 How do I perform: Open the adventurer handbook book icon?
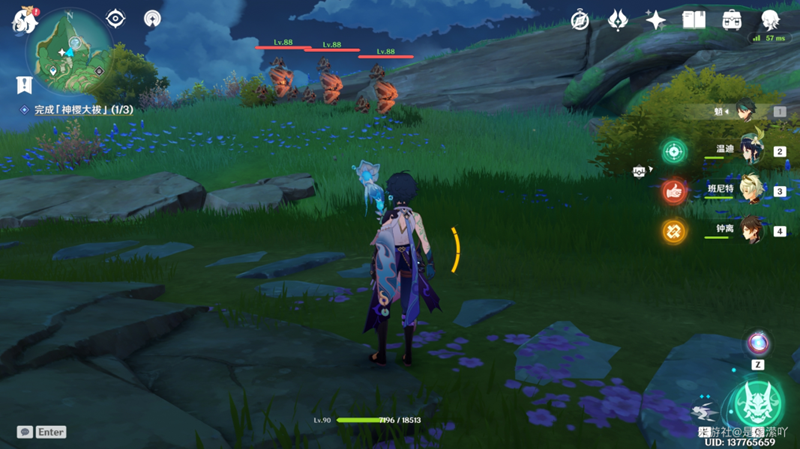tap(693, 19)
